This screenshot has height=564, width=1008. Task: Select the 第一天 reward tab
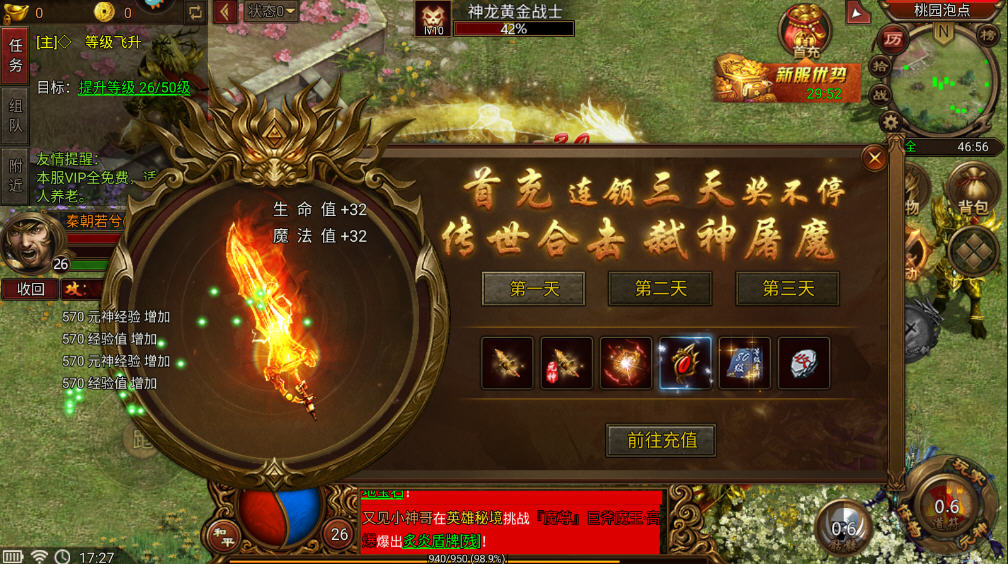click(535, 289)
